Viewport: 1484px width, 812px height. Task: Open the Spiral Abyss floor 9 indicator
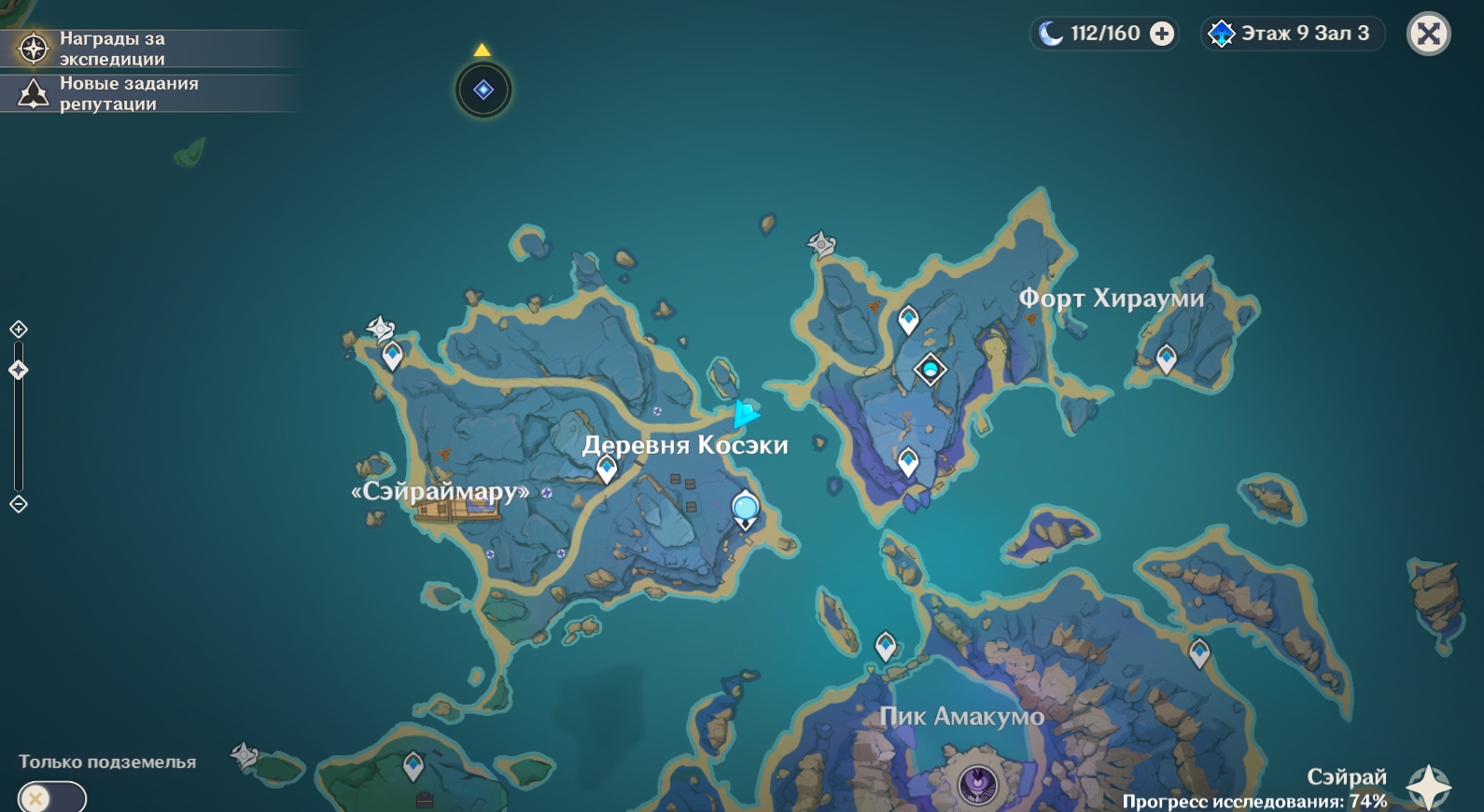[1293, 34]
